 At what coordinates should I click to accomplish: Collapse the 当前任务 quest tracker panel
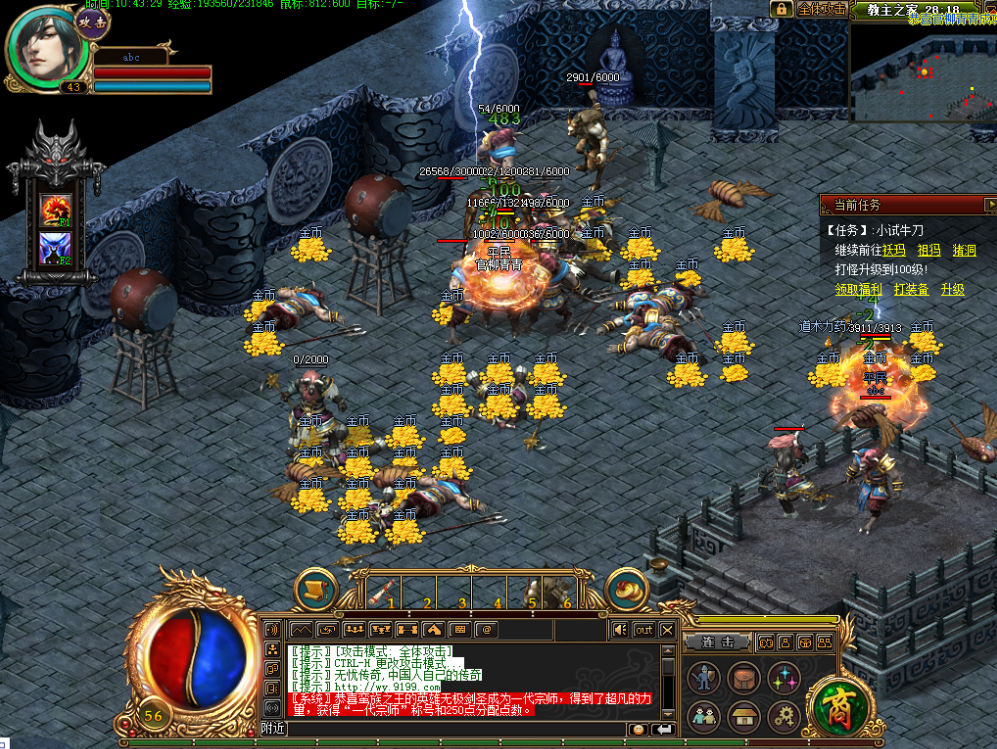click(x=988, y=205)
